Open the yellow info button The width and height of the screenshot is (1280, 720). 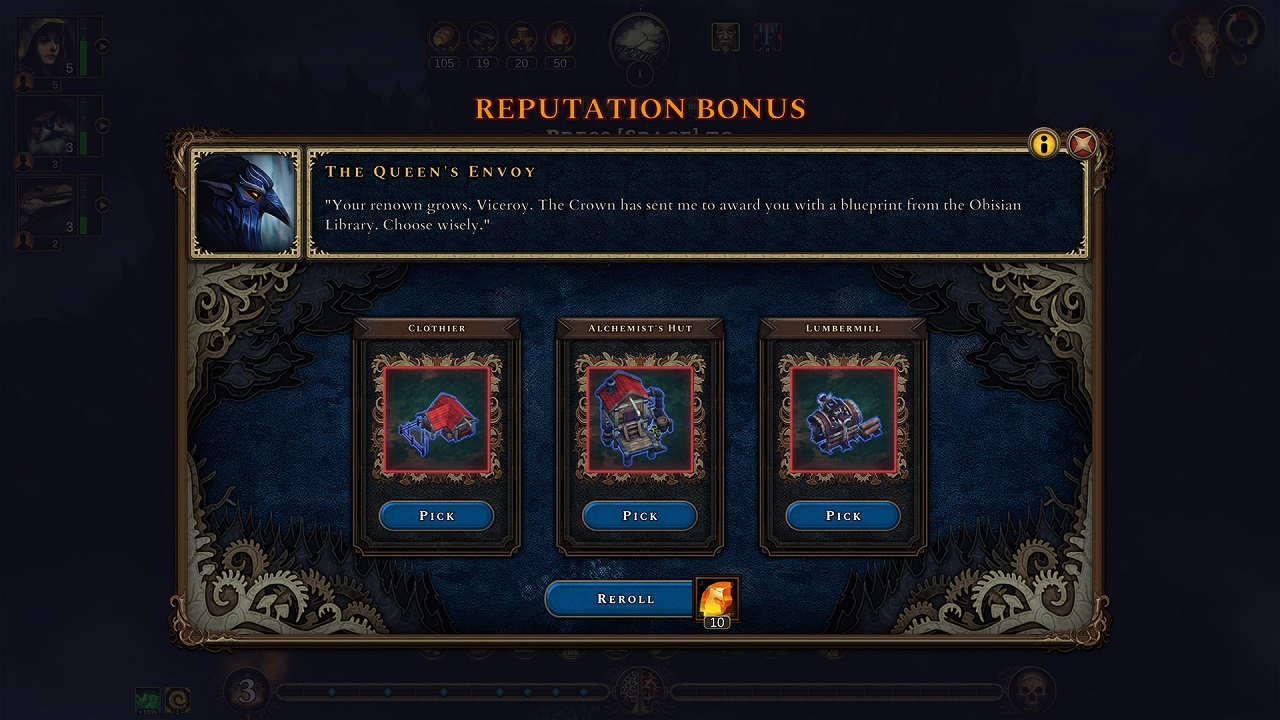tap(1043, 145)
